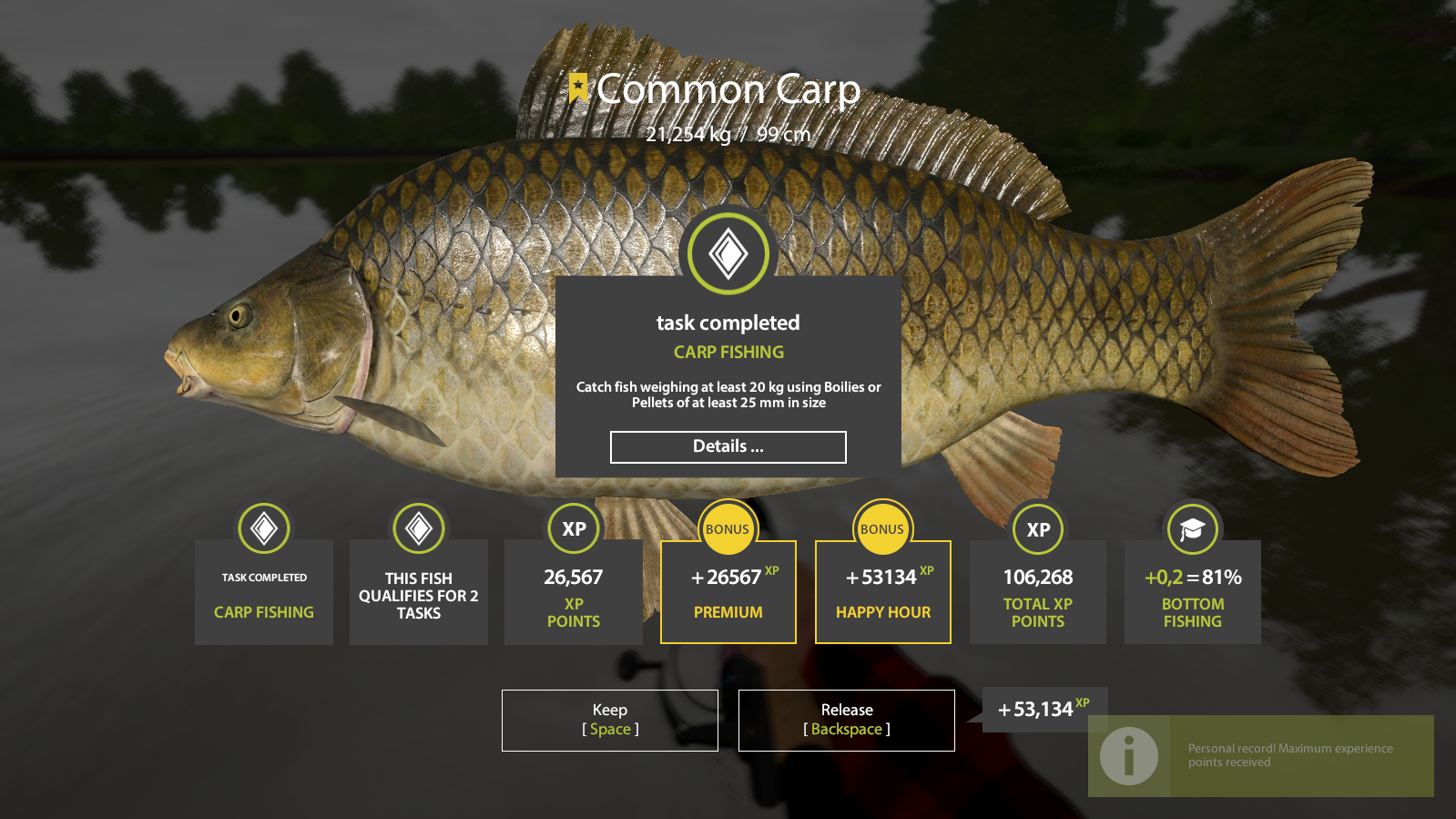Select the Happy Hour bonus tile
The height and width of the screenshot is (819, 1456).
click(x=882, y=591)
